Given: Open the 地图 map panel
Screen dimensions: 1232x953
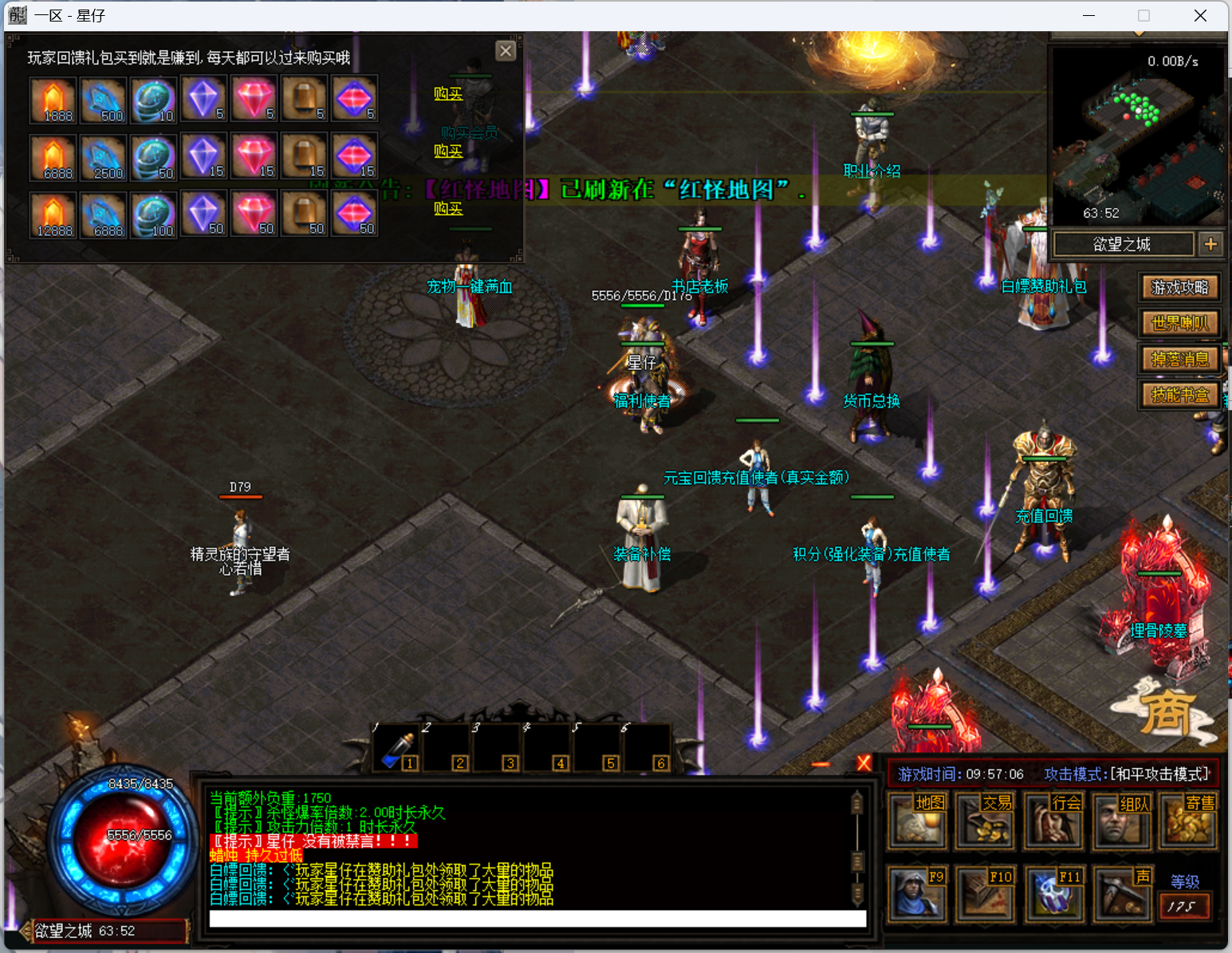Looking at the screenshot, I should point(918,821).
